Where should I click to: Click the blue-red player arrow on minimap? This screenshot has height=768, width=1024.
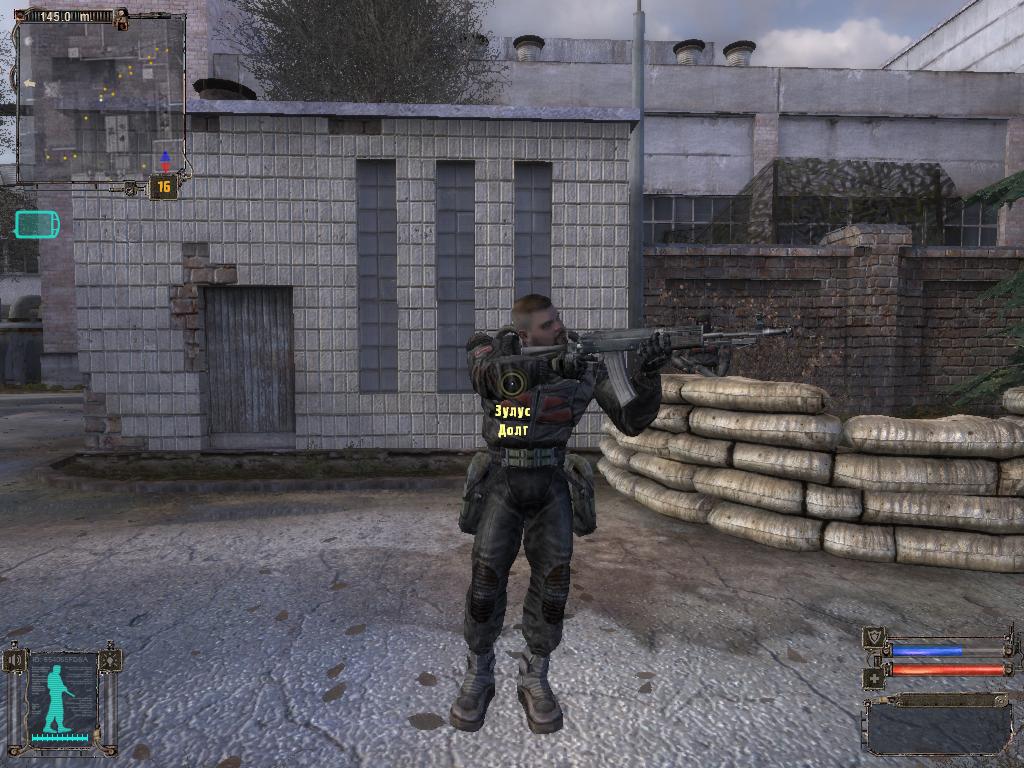(165, 160)
